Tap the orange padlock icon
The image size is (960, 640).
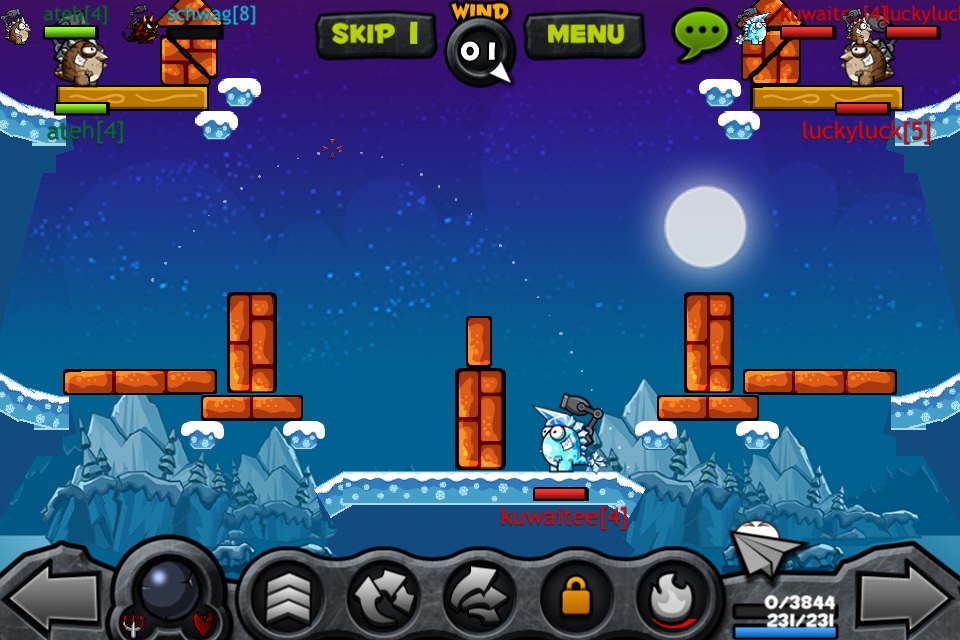pos(576,598)
